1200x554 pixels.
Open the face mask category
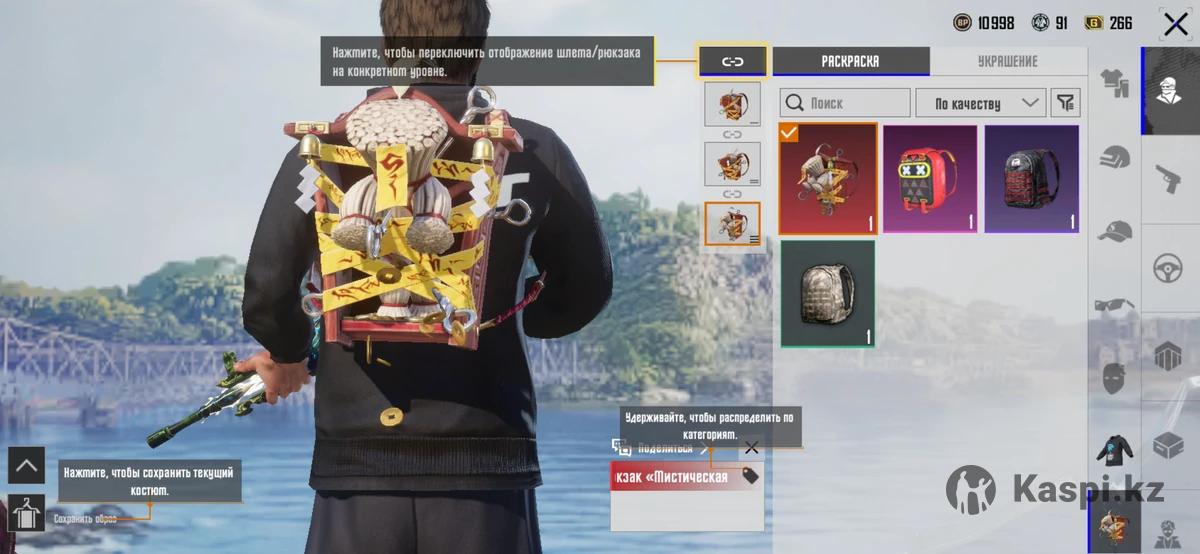(x=1114, y=378)
